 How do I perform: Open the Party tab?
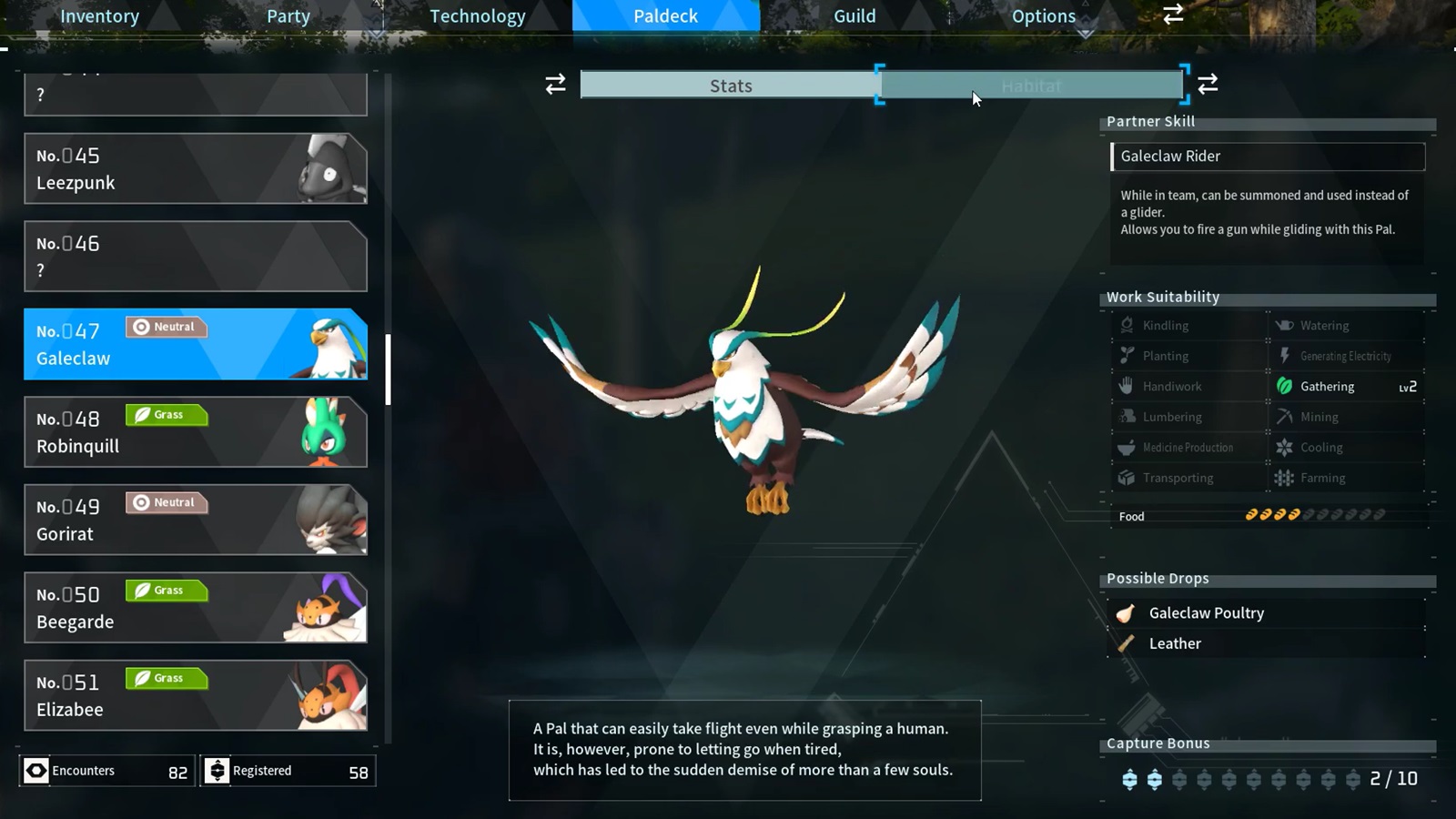(x=288, y=16)
